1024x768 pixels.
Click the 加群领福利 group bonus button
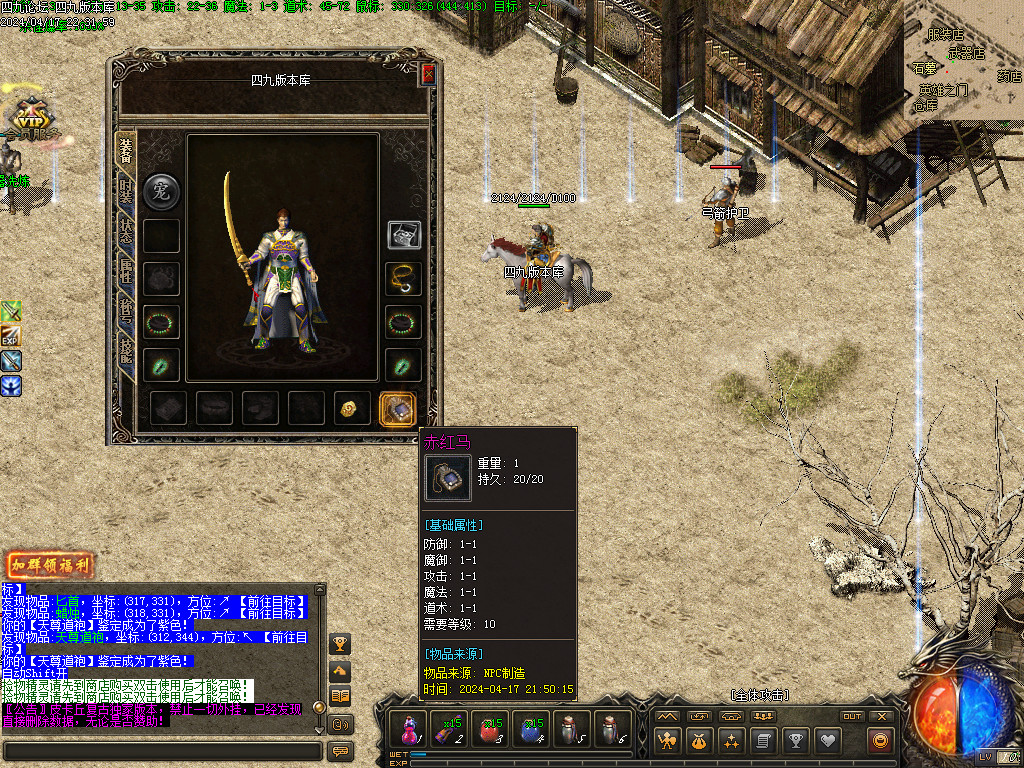coord(50,565)
